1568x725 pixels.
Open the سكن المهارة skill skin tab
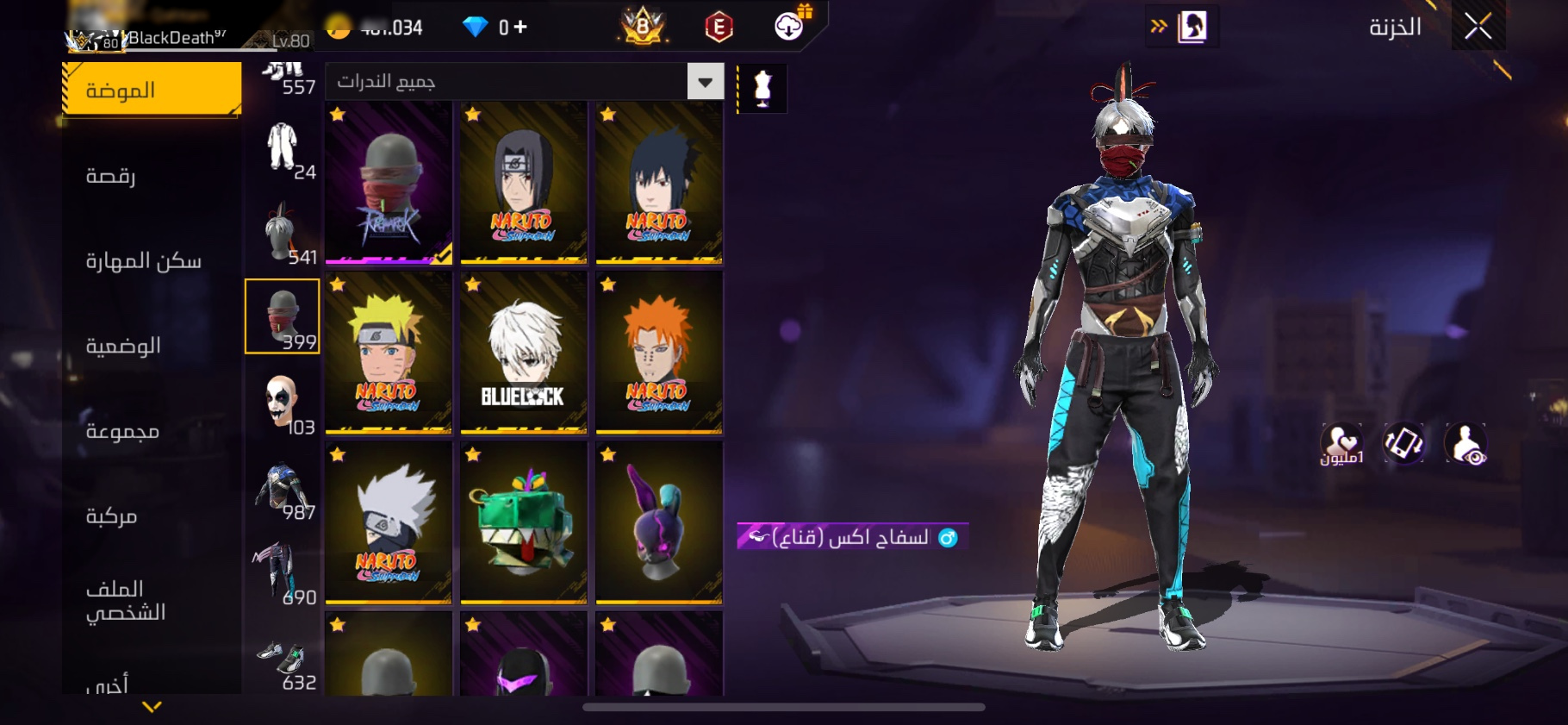tap(143, 260)
